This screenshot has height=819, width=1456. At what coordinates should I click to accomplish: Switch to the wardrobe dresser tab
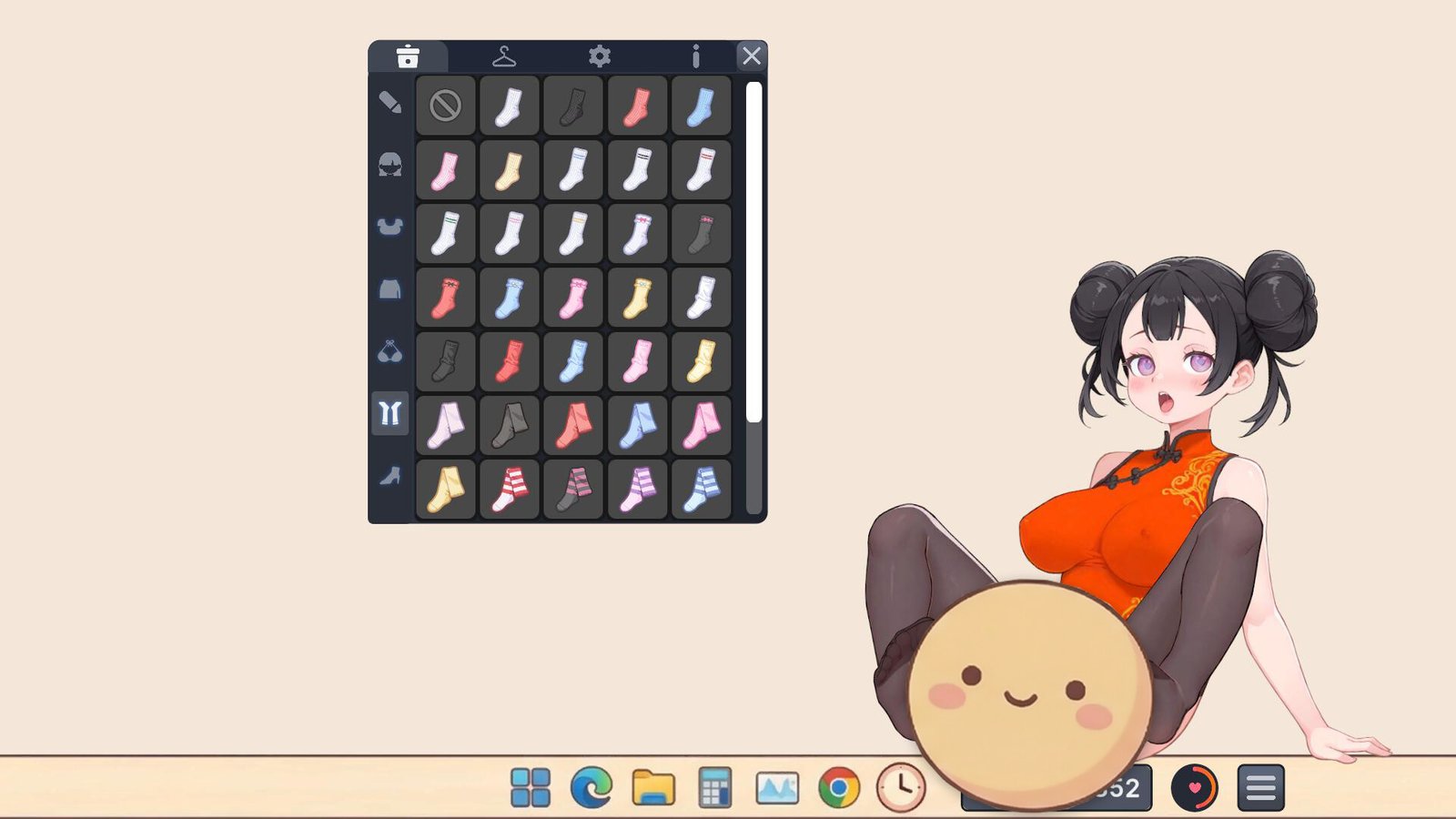click(x=409, y=56)
